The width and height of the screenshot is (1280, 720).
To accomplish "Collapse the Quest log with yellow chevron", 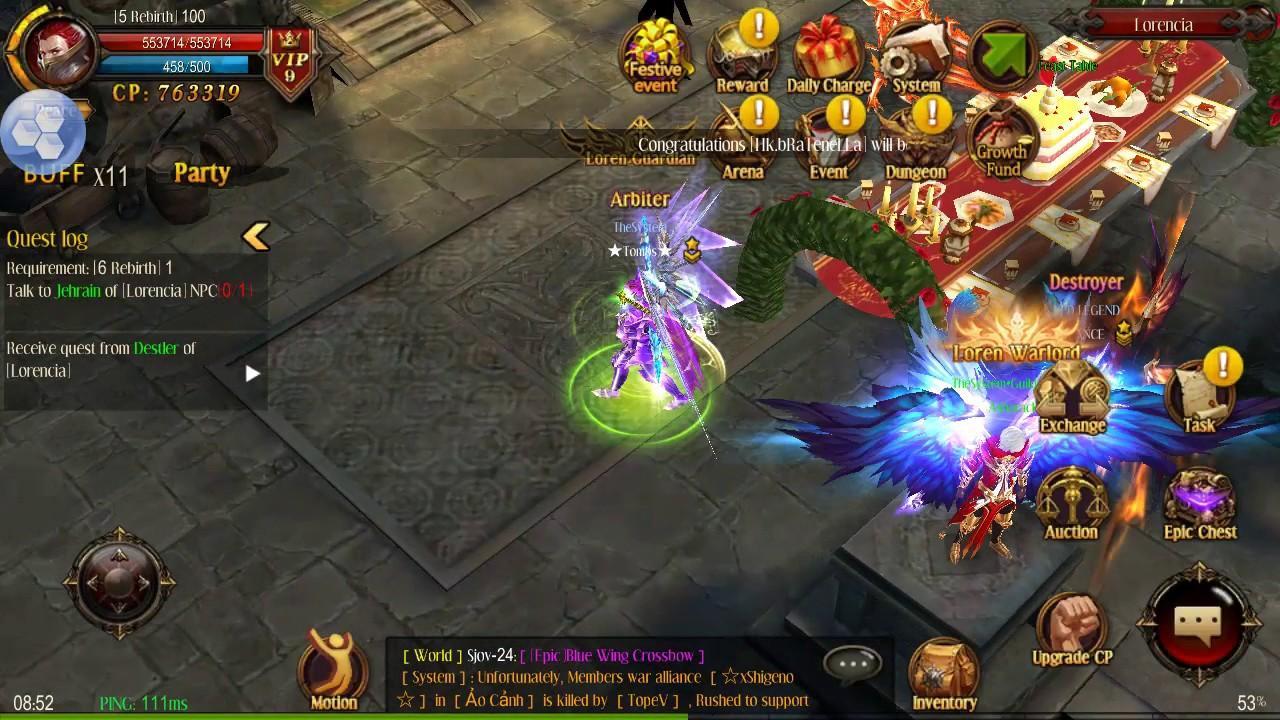I will (x=256, y=236).
